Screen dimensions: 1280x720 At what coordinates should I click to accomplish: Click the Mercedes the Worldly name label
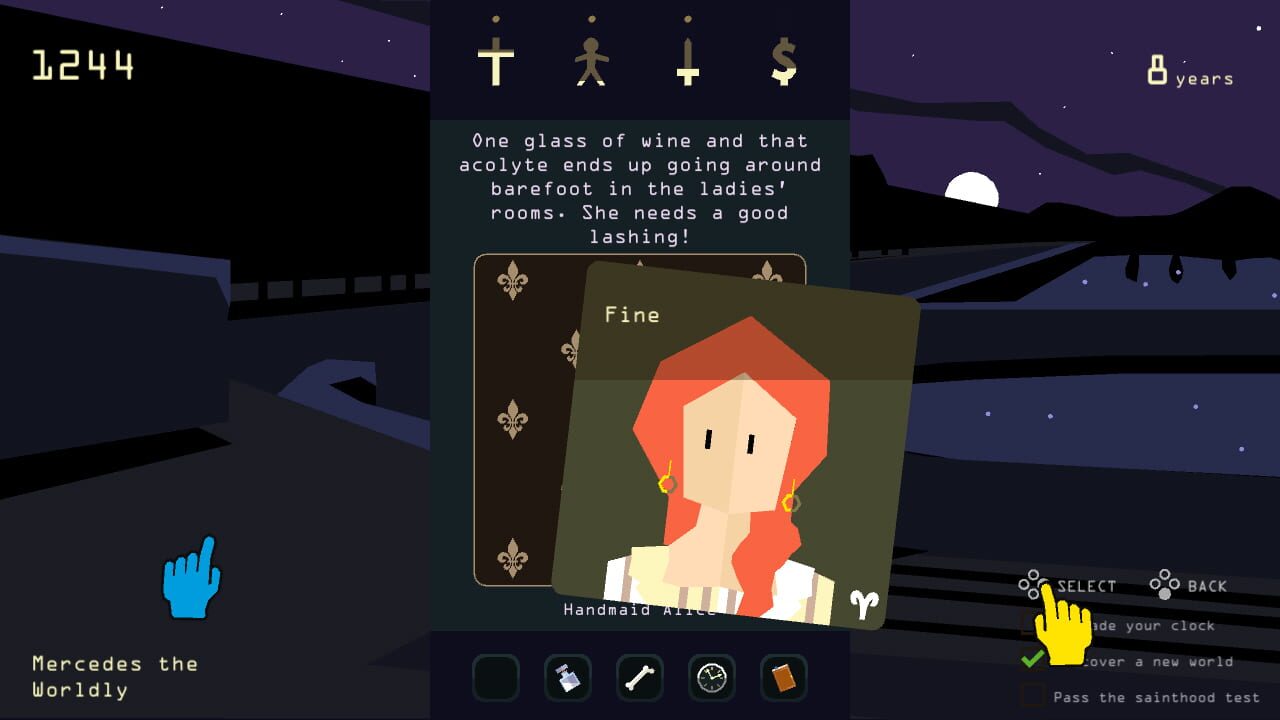[x=117, y=676]
